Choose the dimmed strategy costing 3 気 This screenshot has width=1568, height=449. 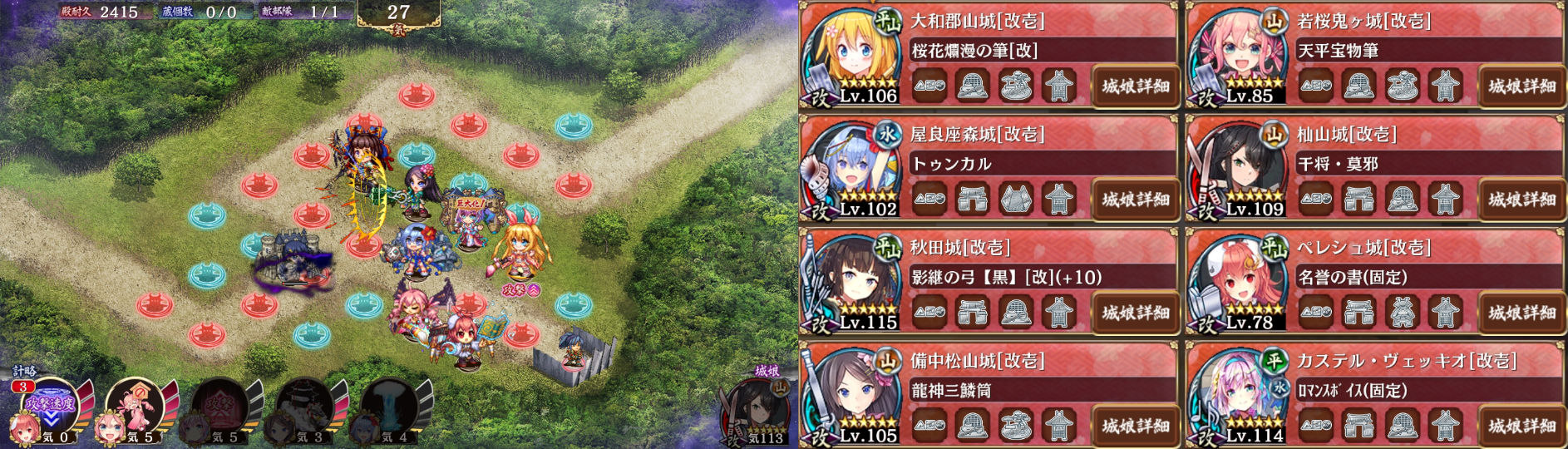(x=306, y=407)
